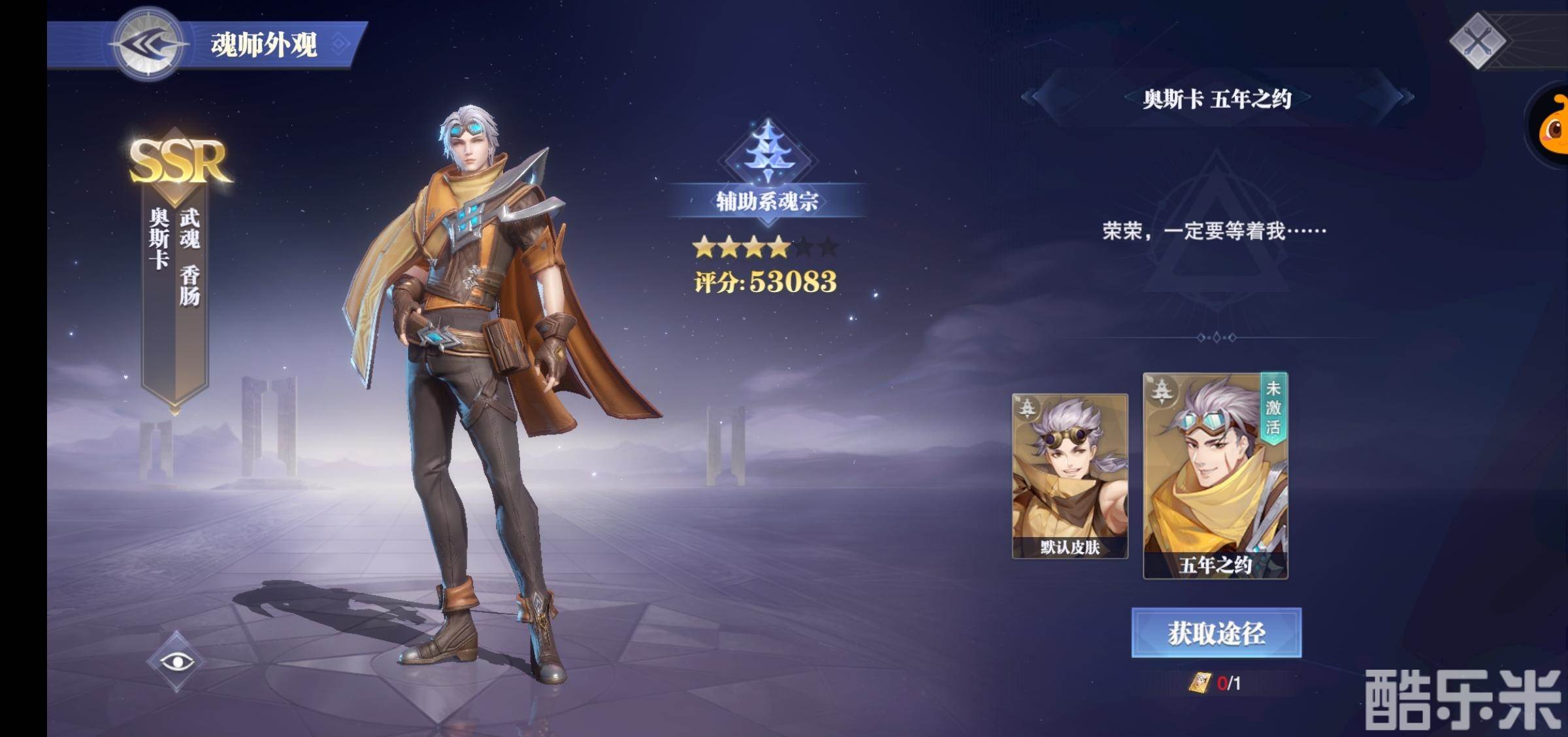
Task: Choose the 五年之约 skin card
Action: pyautogui.click(x=1215, y=476)
